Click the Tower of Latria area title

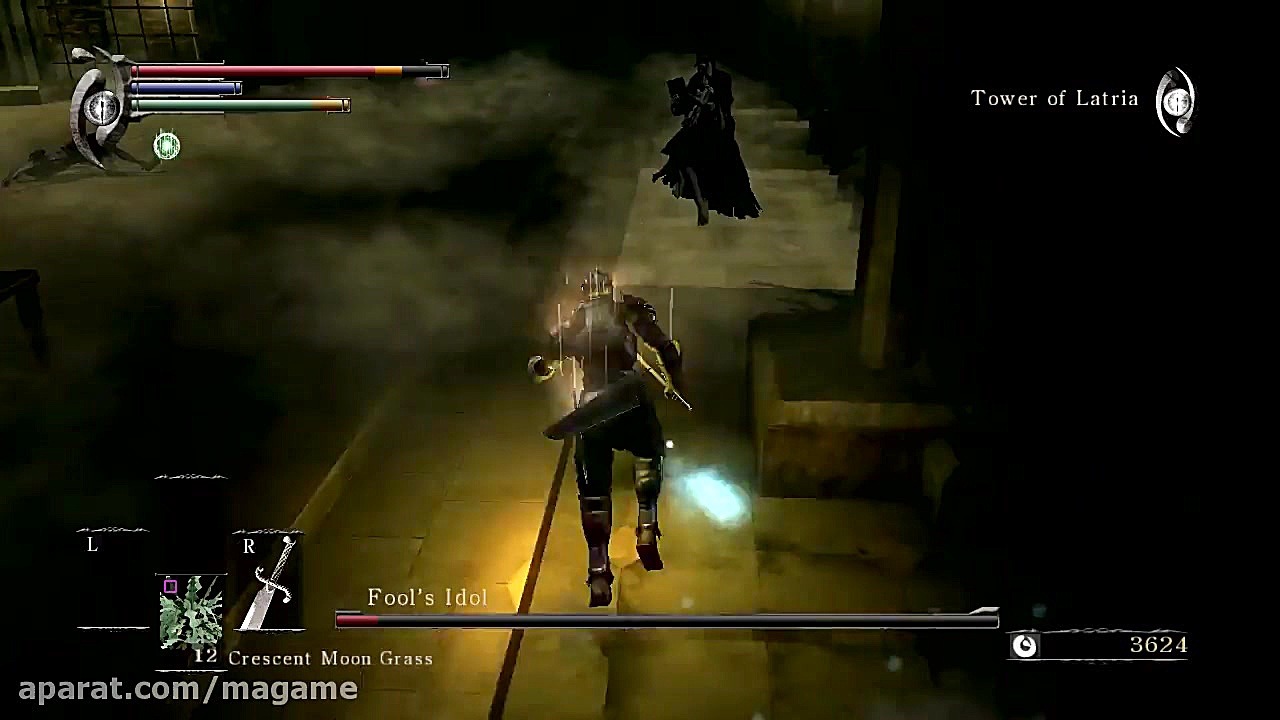pos(1054,98)
